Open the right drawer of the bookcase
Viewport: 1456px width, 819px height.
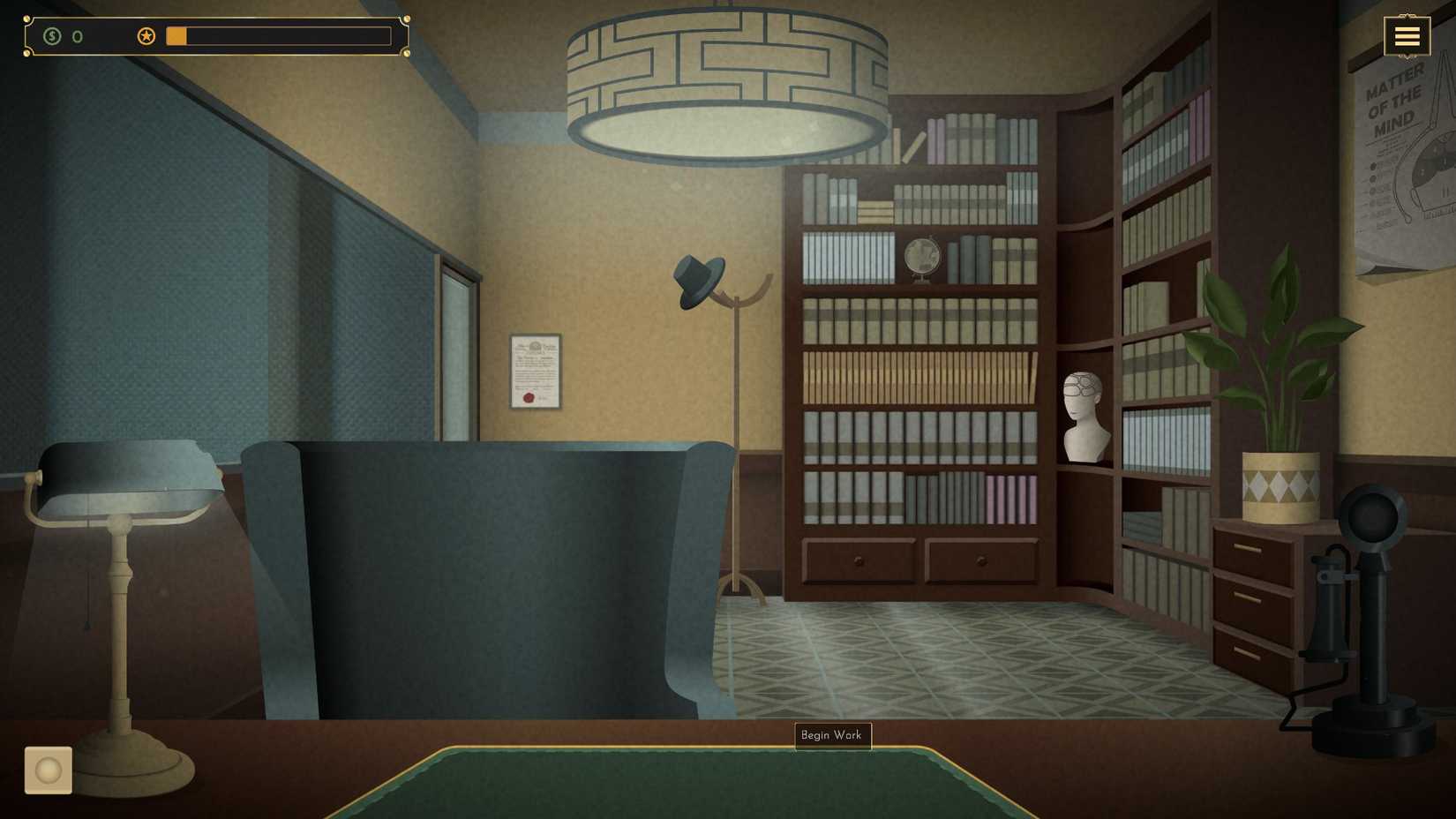981,559
